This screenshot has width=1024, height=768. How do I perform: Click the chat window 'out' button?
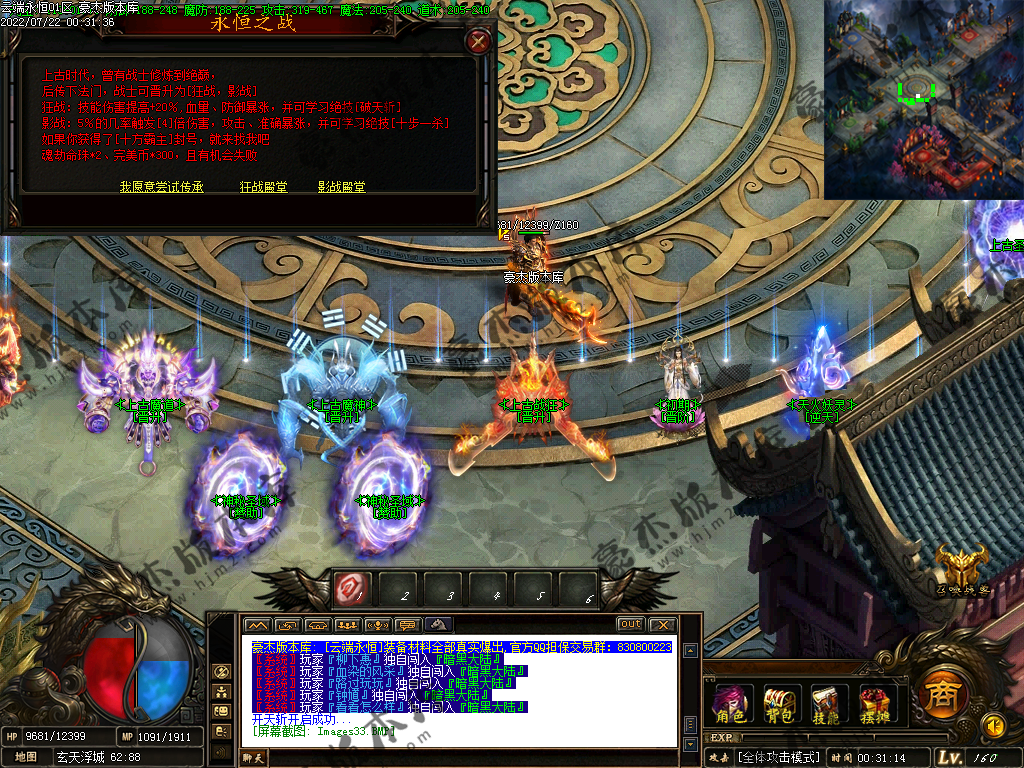click(630, 625)
